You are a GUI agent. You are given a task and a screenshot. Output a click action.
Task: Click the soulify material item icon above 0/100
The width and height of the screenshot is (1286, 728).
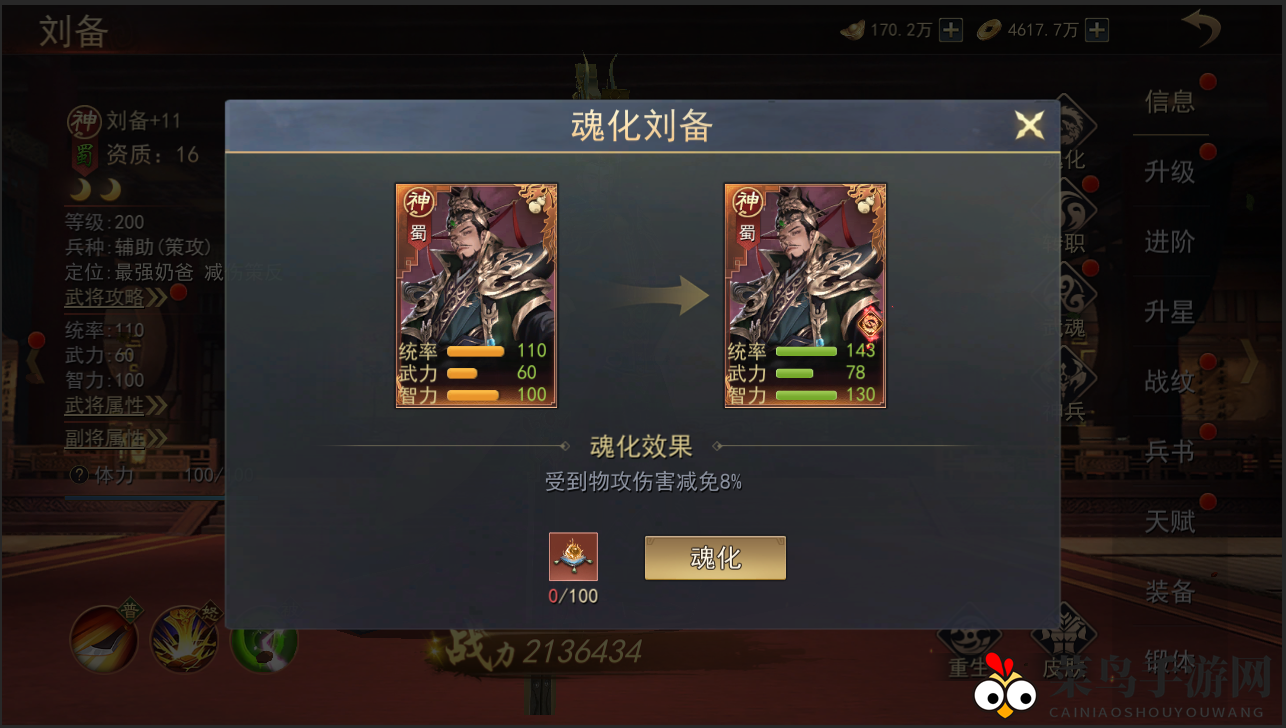point(573,557)
